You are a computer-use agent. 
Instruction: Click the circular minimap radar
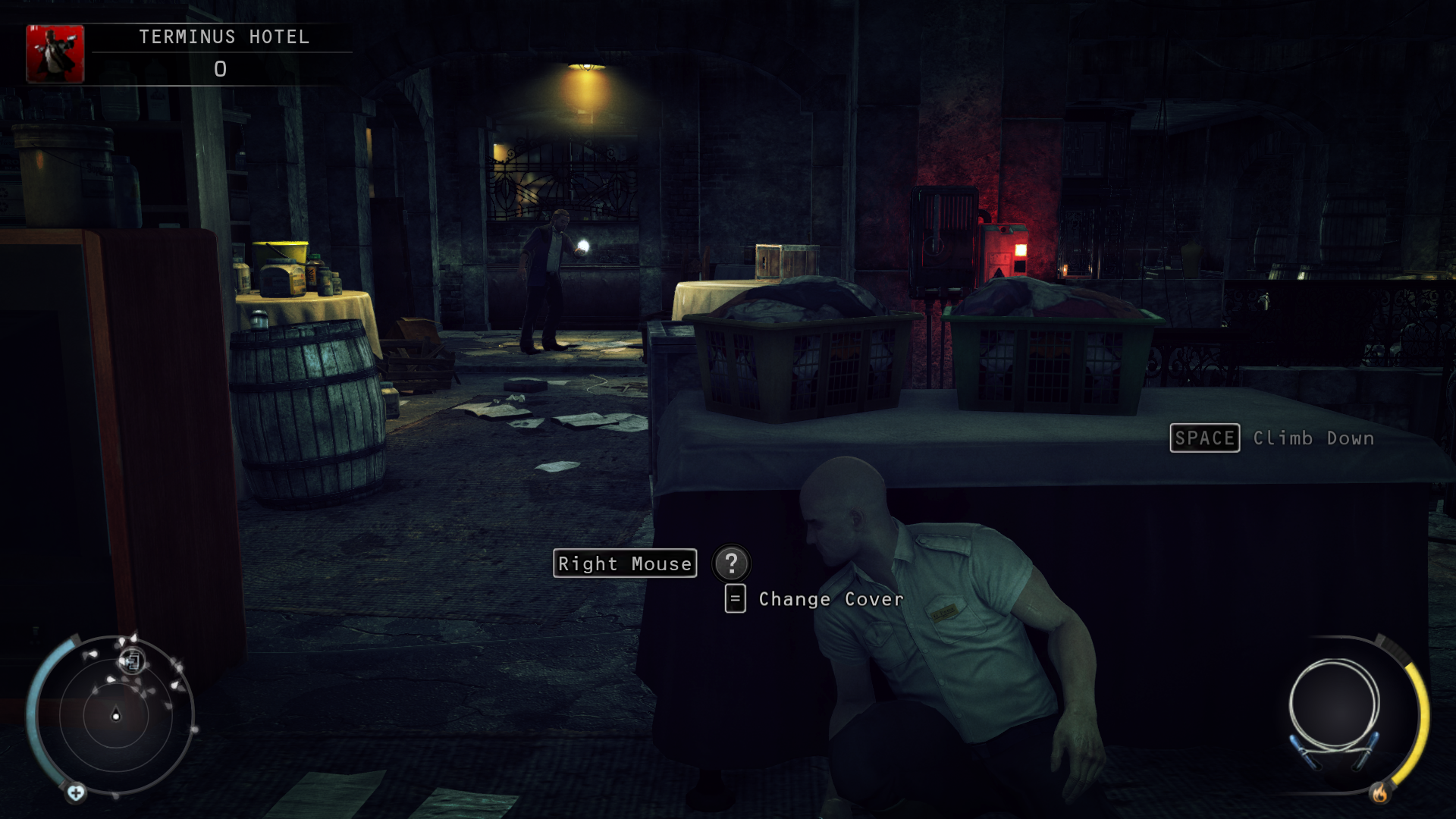click(x=115, y=714)
